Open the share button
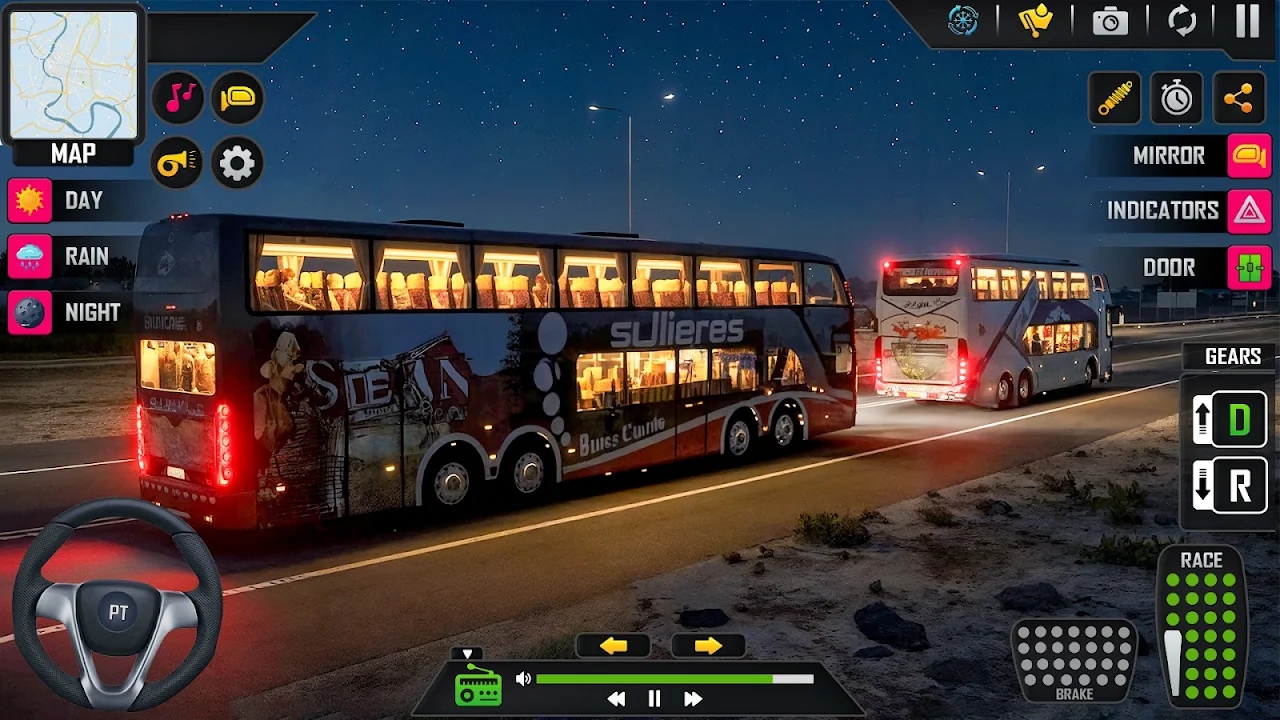Screen dimensions: 1280x720 (x=1238, y=98)
